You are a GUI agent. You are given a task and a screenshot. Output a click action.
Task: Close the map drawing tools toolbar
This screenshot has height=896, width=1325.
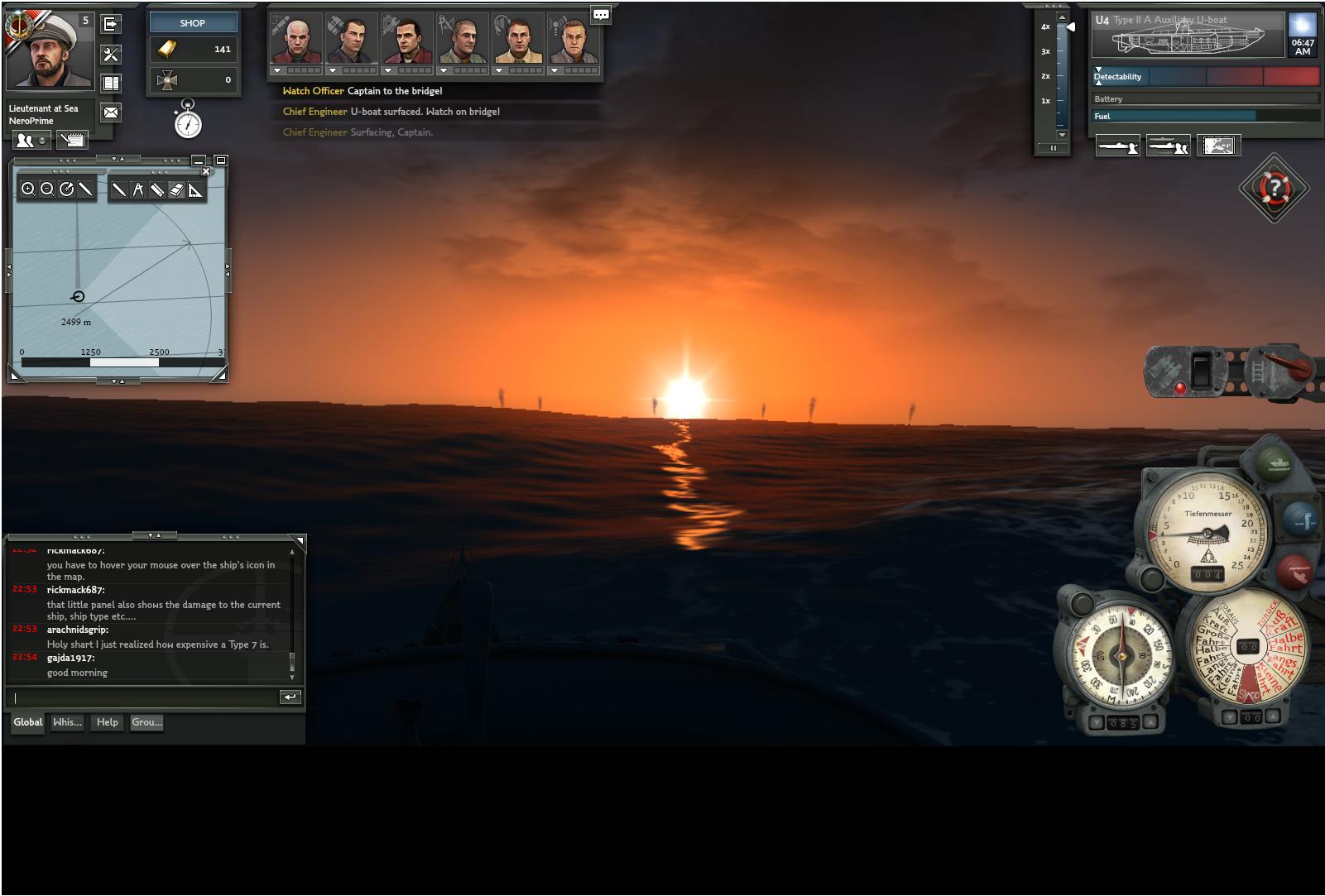pos(206,171)
